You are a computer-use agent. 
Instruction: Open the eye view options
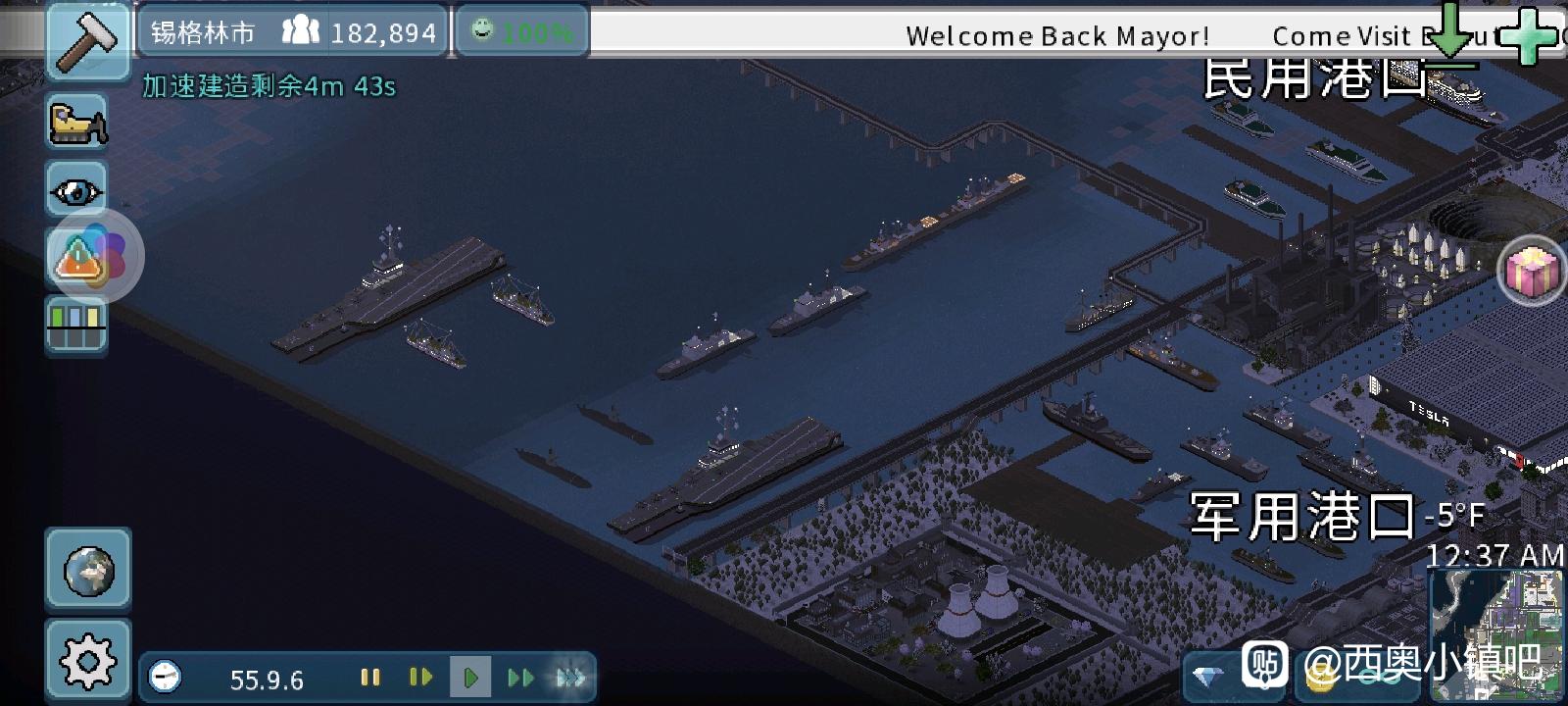(77, 190)
